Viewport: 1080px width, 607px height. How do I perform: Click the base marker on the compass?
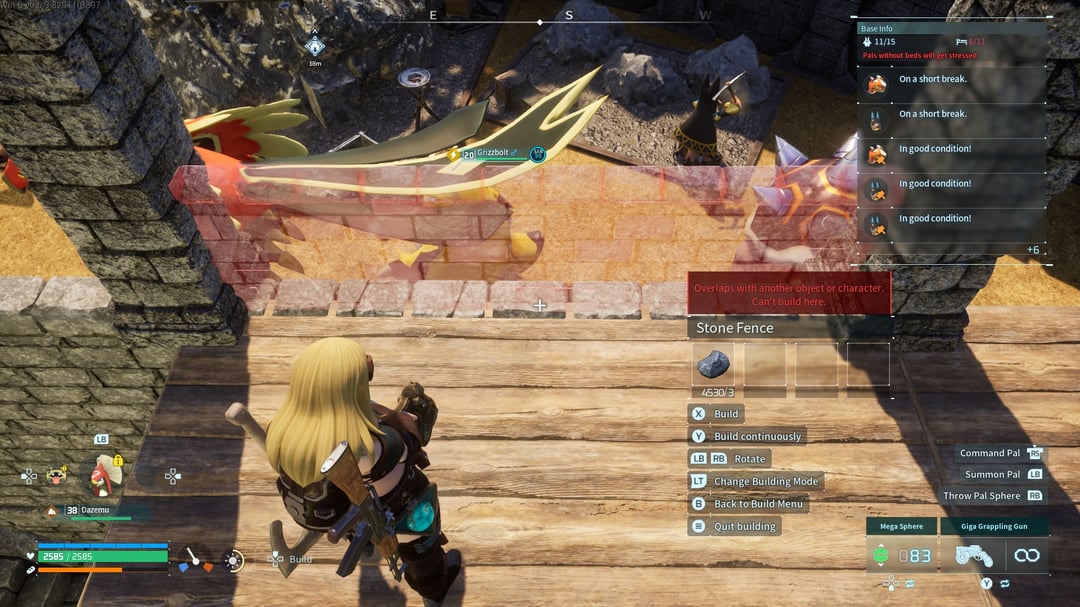pos(315,45)
